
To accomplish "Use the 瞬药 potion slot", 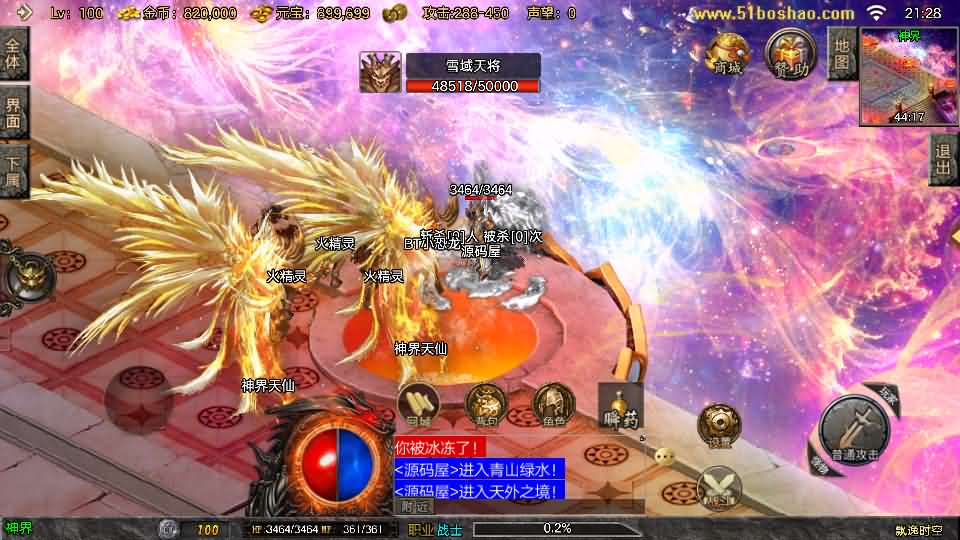I will (618, 405).
